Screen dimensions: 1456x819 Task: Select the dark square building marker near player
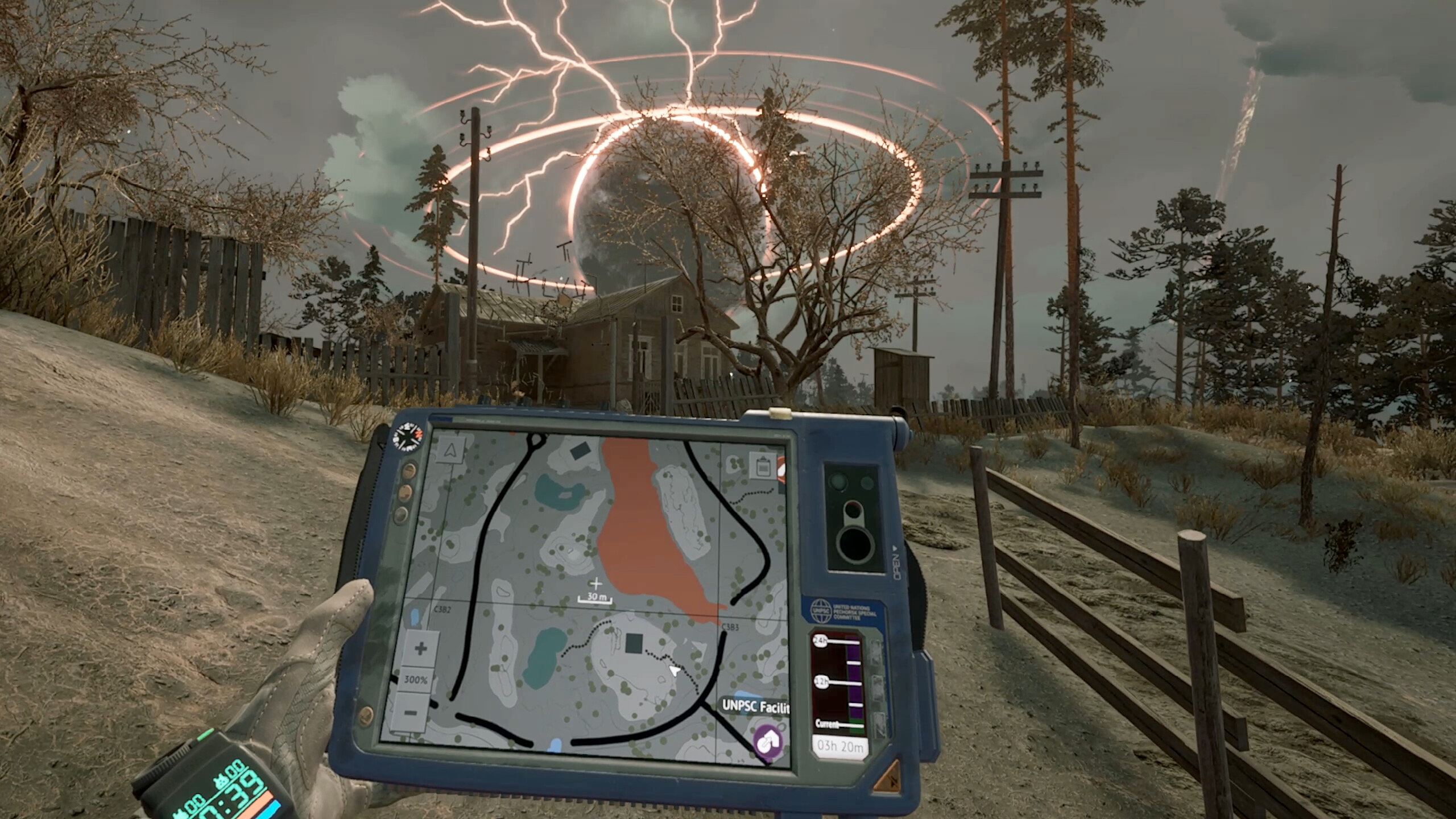pyautogui.click(x=634, y=644)
